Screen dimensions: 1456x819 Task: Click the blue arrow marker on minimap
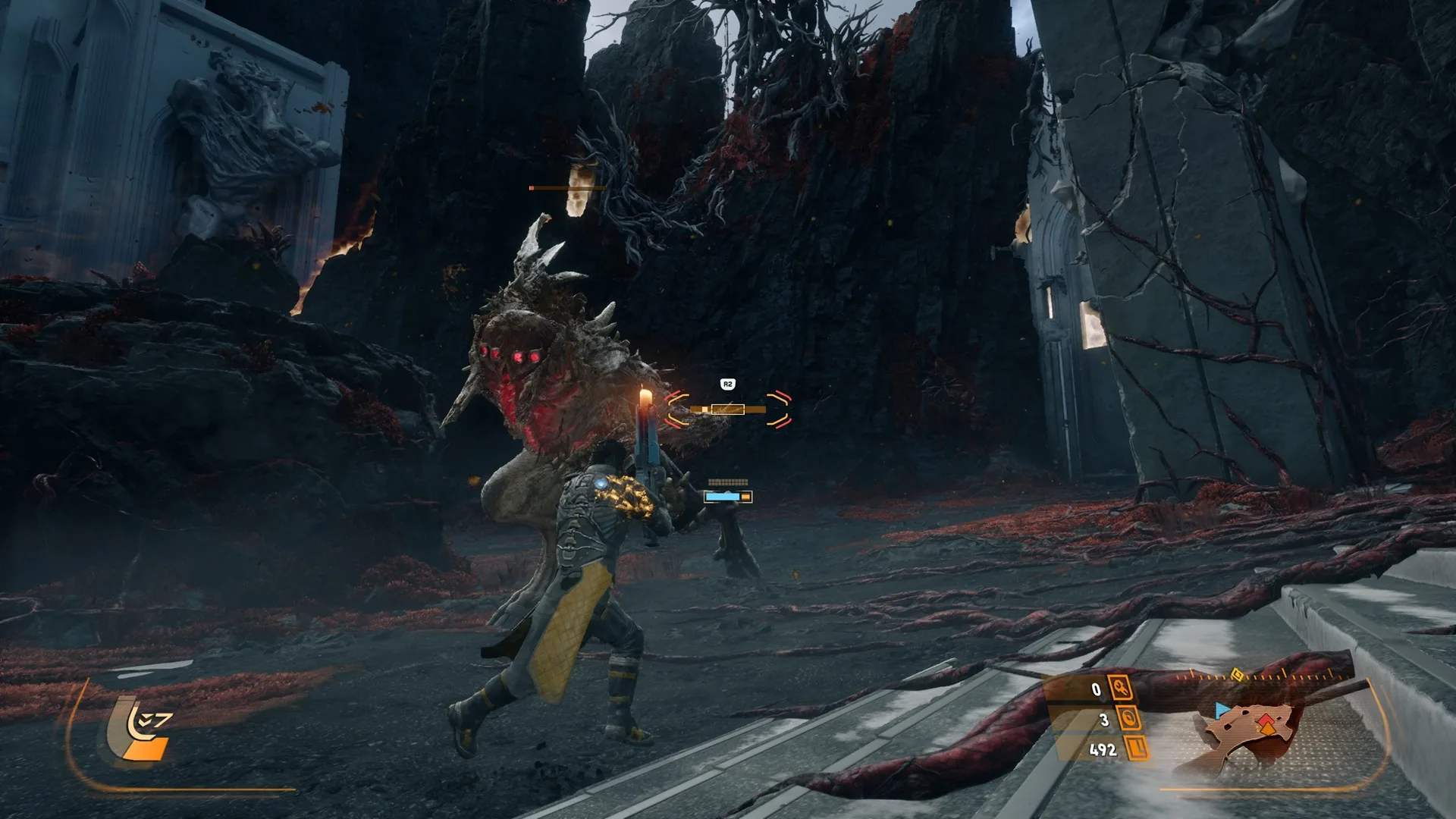[1221, 711]
